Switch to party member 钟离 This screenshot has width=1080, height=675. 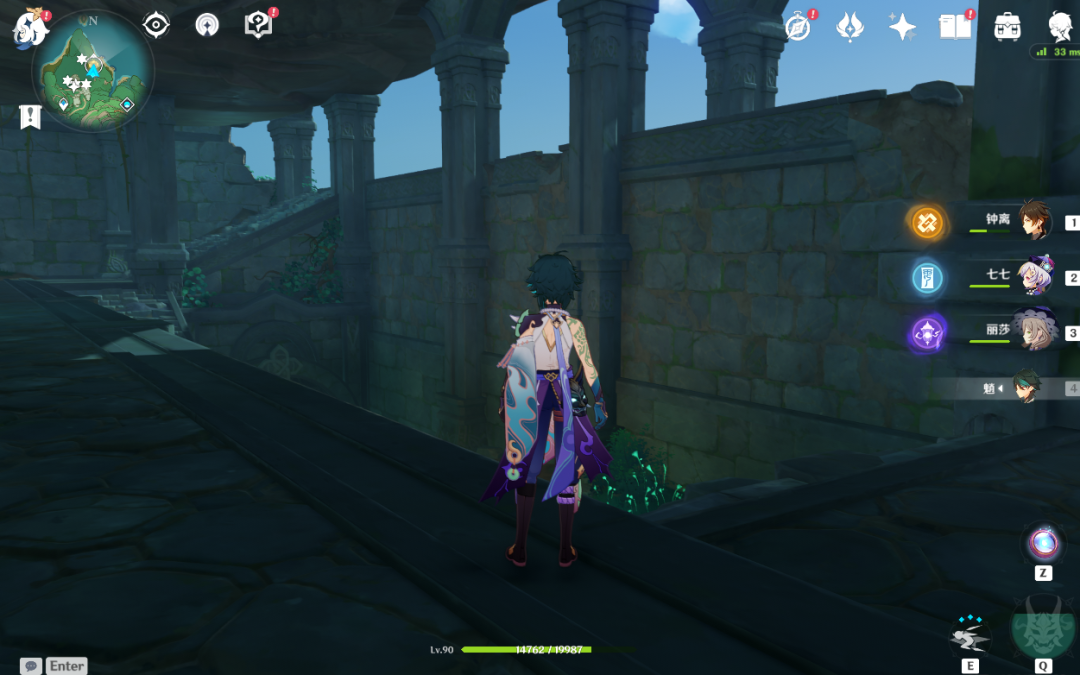1034,222
